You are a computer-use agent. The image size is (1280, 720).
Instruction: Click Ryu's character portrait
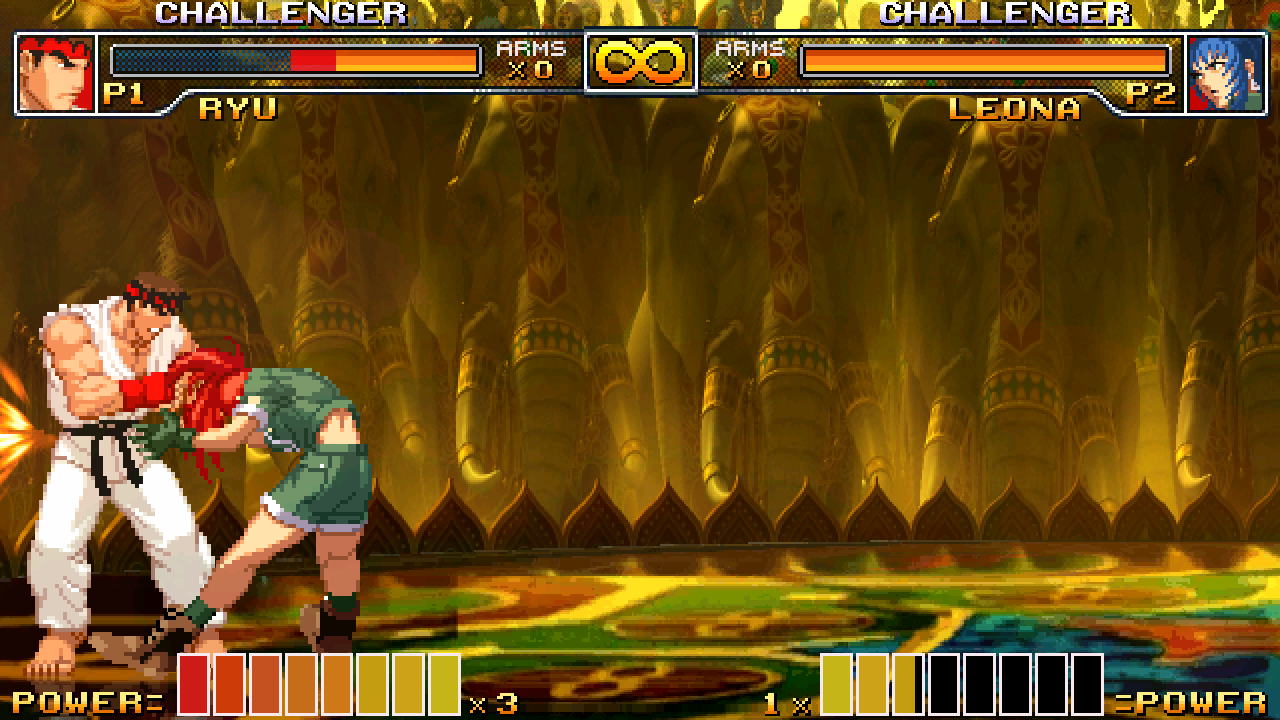[x=56, y=73]
